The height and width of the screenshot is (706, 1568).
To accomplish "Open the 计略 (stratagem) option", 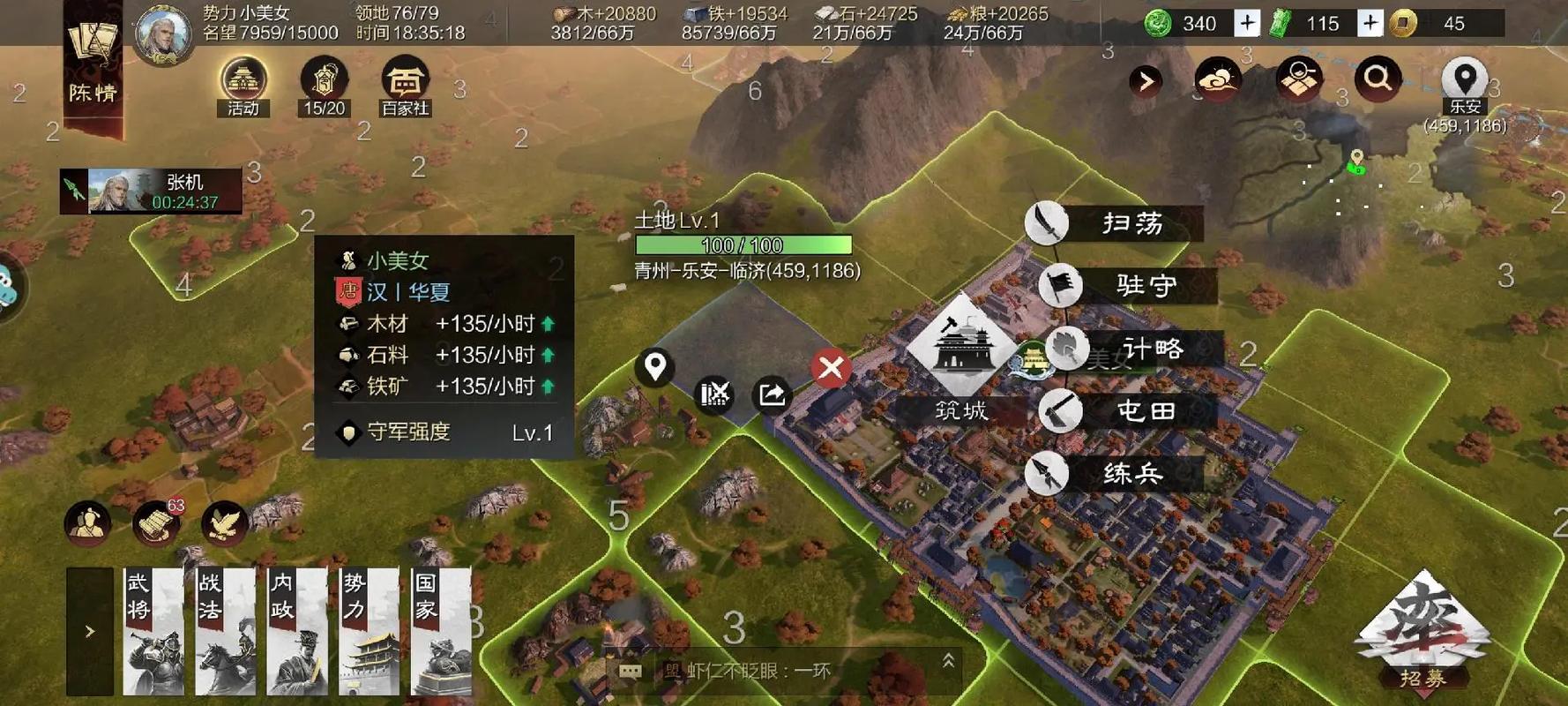I will (x=1070, y=349).
